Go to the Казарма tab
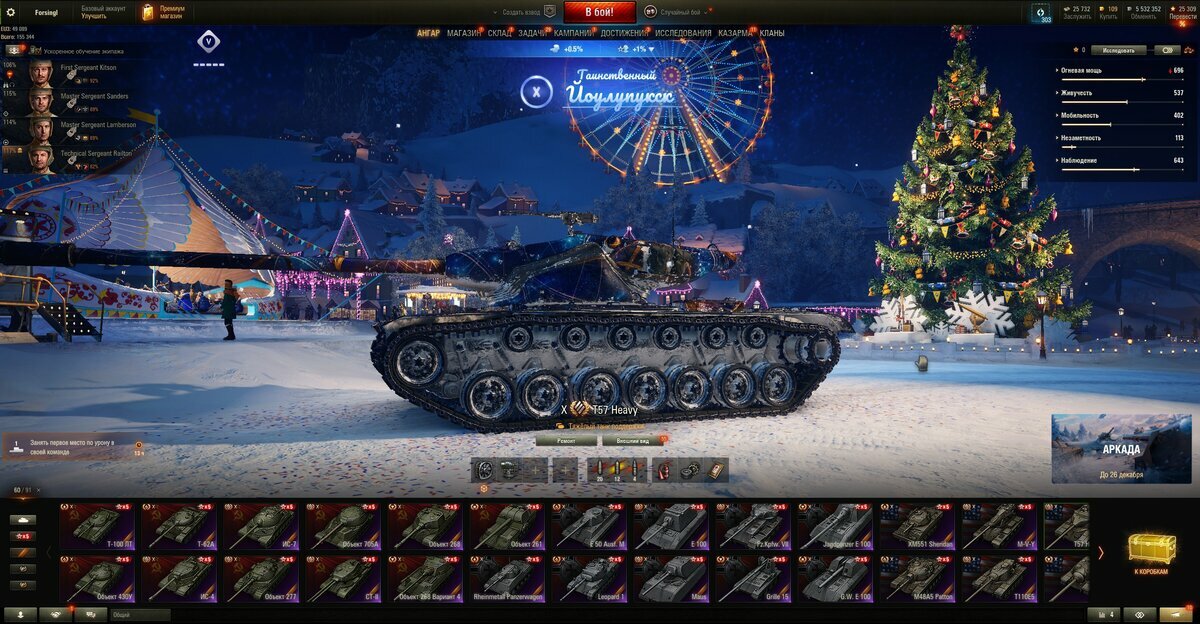 [x=735, y=33]
